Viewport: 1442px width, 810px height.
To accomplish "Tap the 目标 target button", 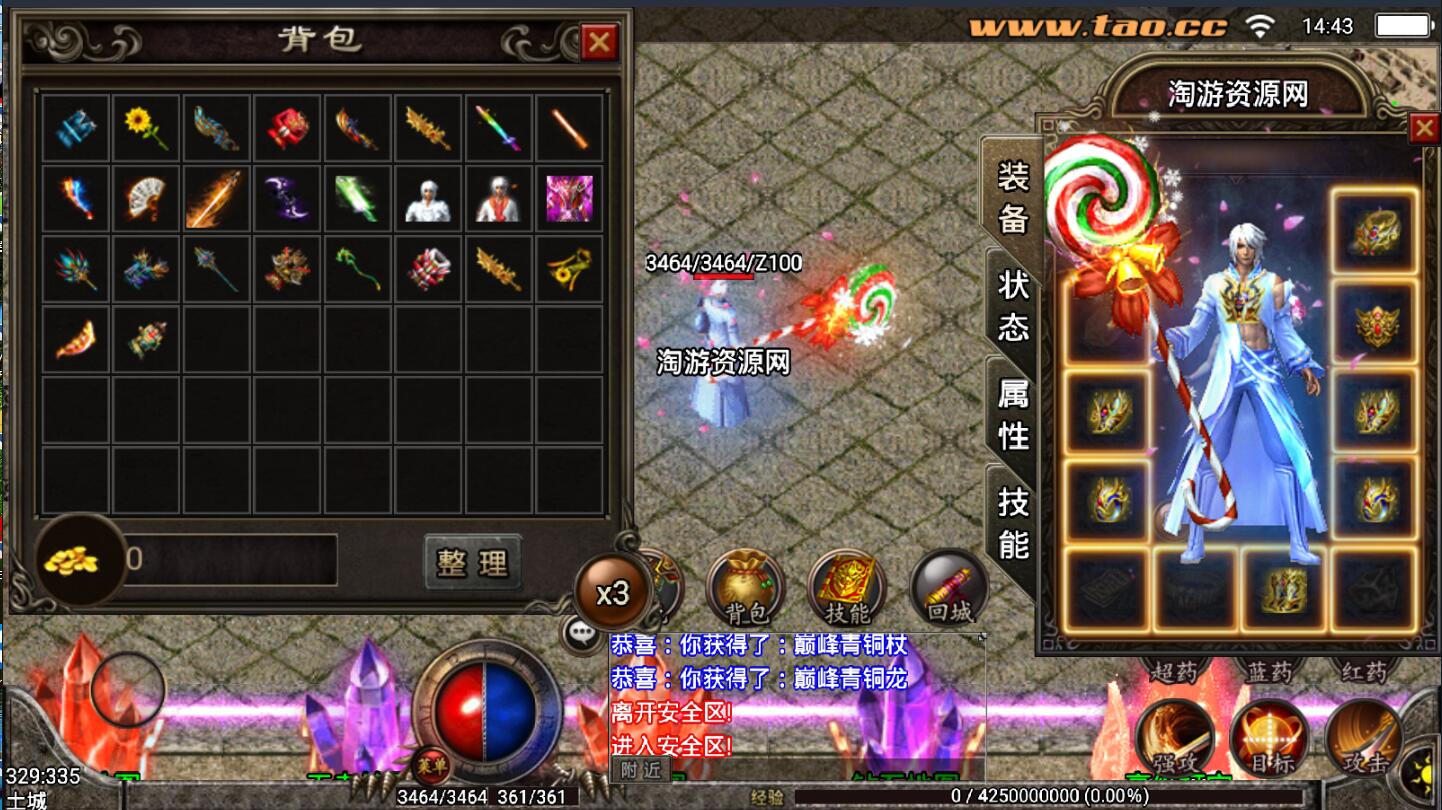I will (x=1269, y=740).
